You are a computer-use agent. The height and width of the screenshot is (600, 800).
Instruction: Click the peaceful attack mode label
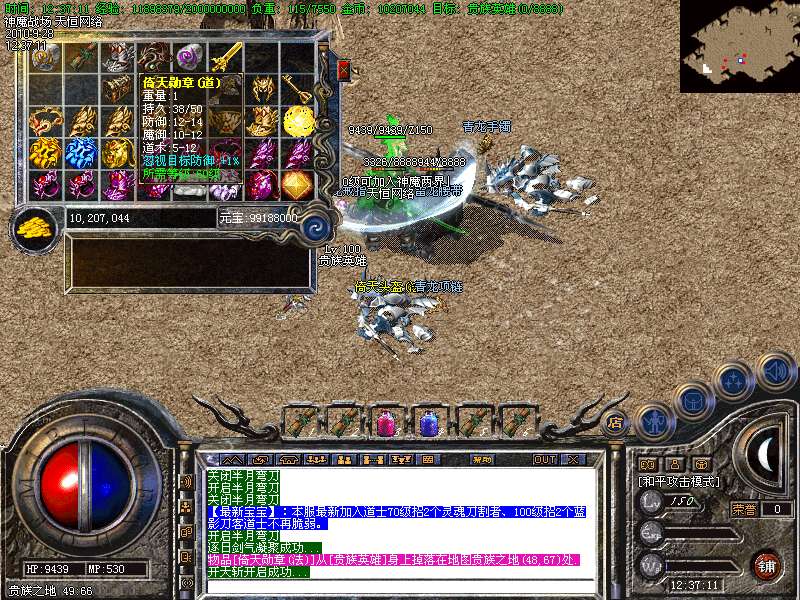(680, 481)
